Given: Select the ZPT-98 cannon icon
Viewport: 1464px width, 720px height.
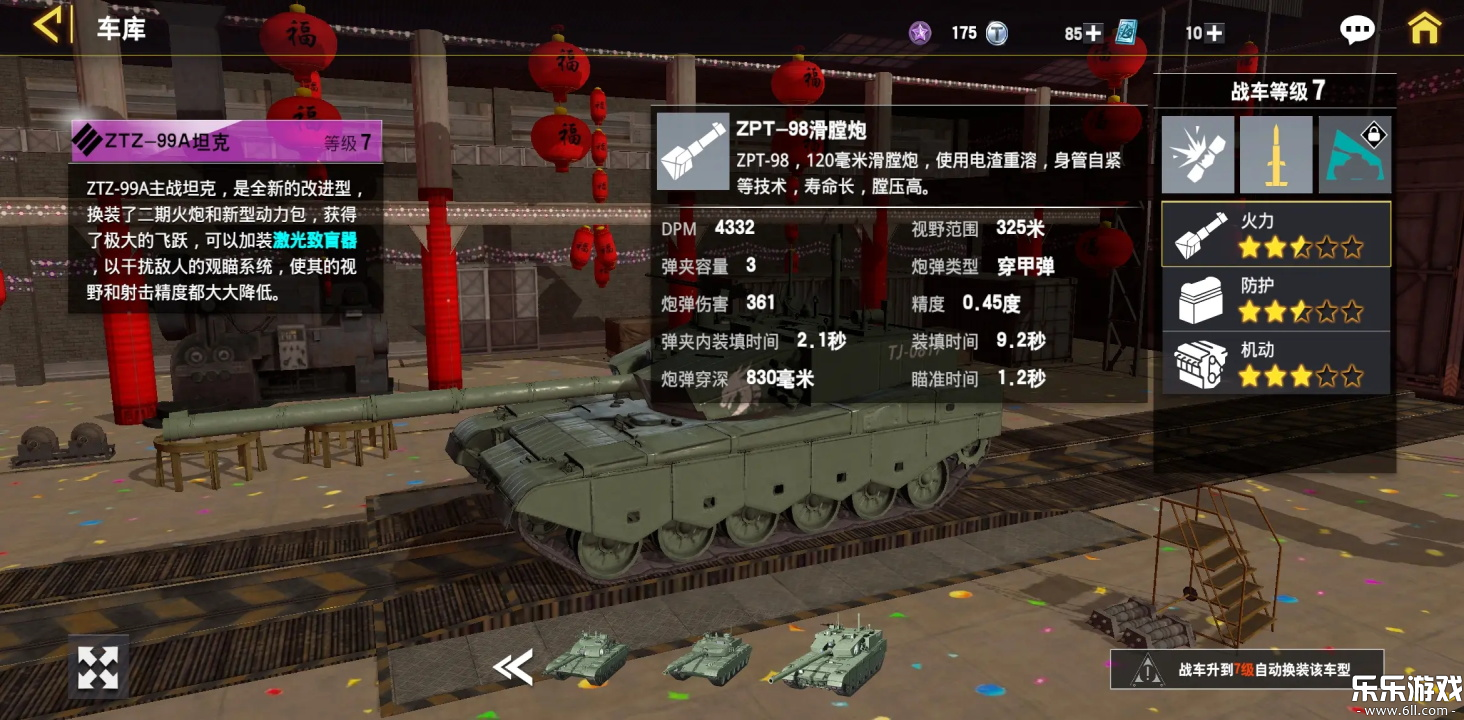Looking at the screenshot, I should [x=692, y=154].
